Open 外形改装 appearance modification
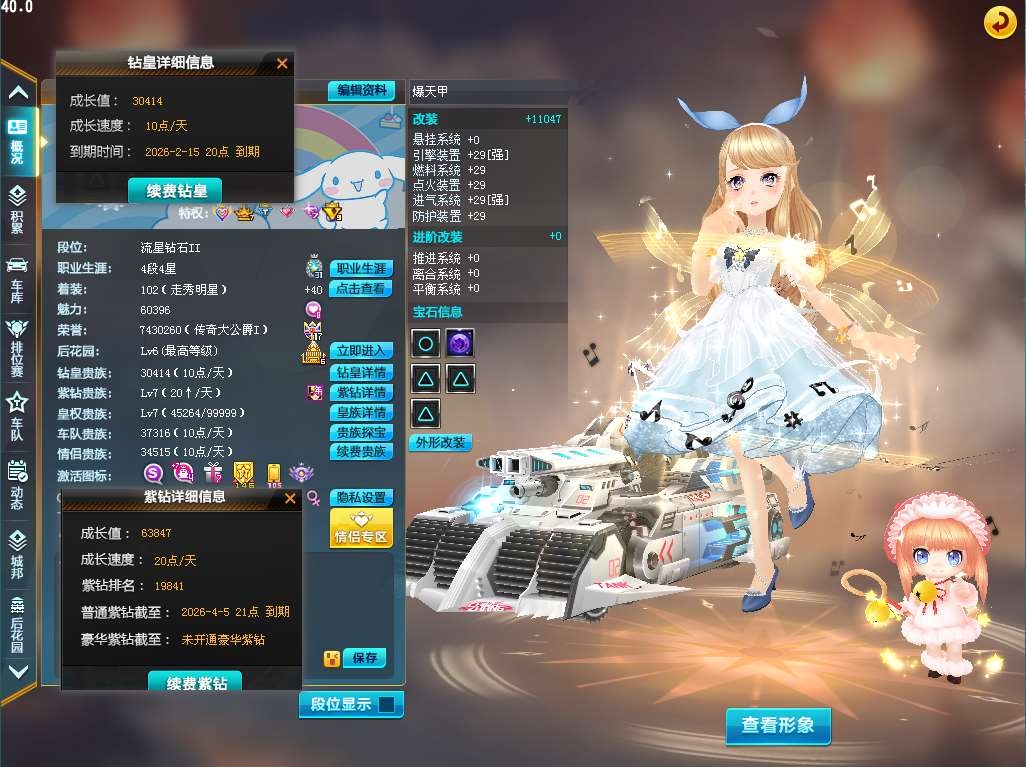1026x767 pixels. (441, 443)
